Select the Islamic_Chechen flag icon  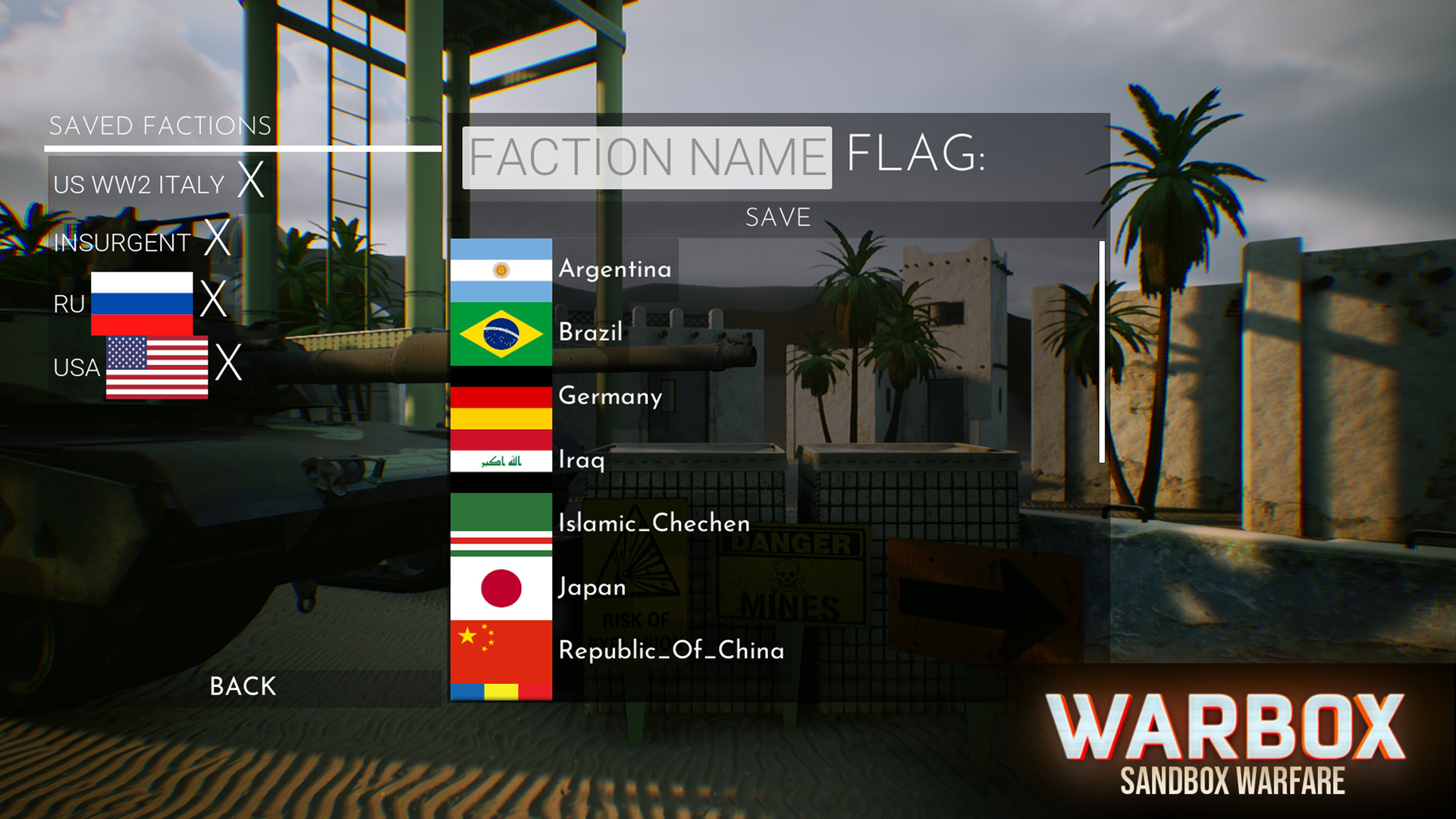click(501, 523)
